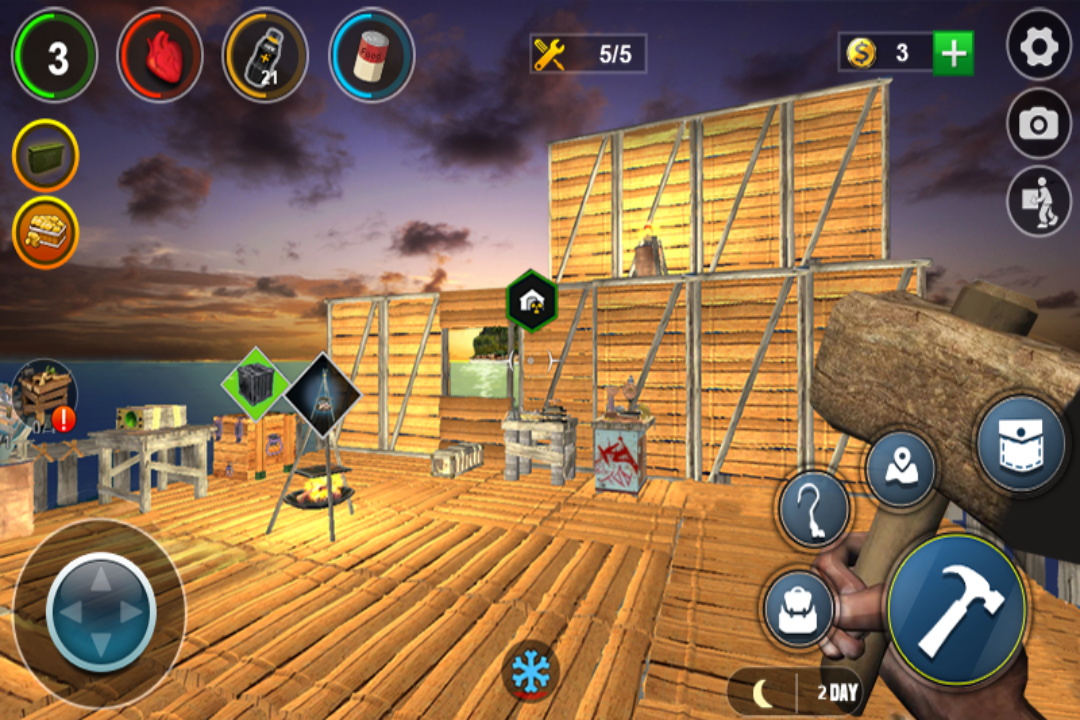
Task: Open the pocket storage button
Action: (1021, 442)
